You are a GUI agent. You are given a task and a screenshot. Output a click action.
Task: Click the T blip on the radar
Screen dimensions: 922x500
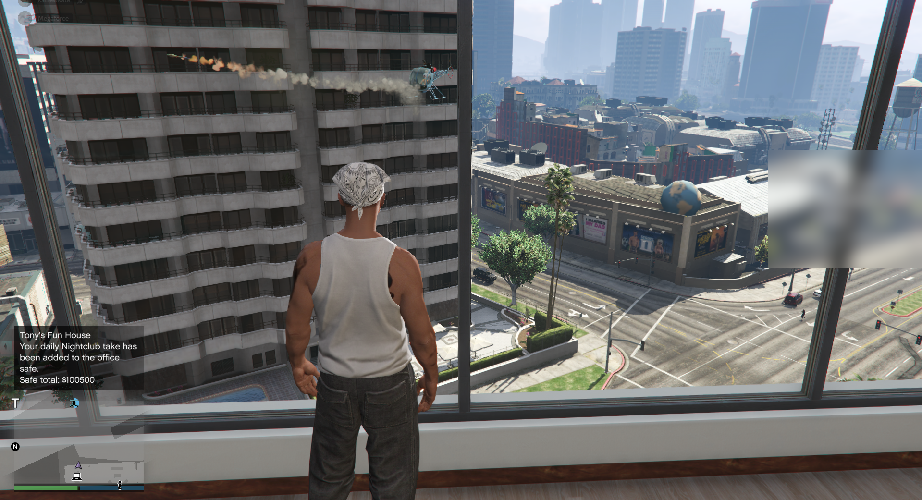click(x=16, y=403)
